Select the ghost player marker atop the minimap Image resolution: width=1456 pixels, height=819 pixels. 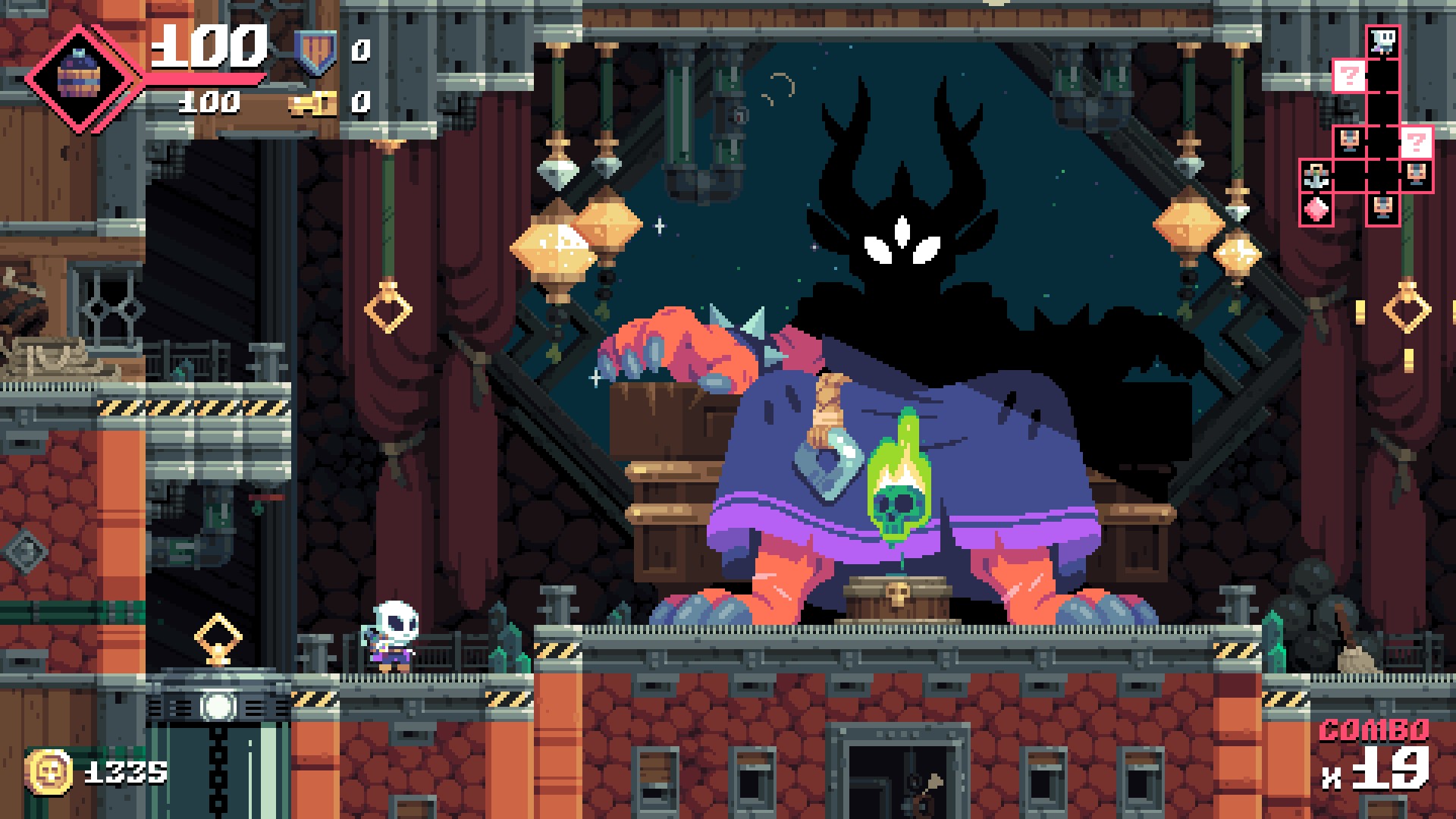[1383, 42]
